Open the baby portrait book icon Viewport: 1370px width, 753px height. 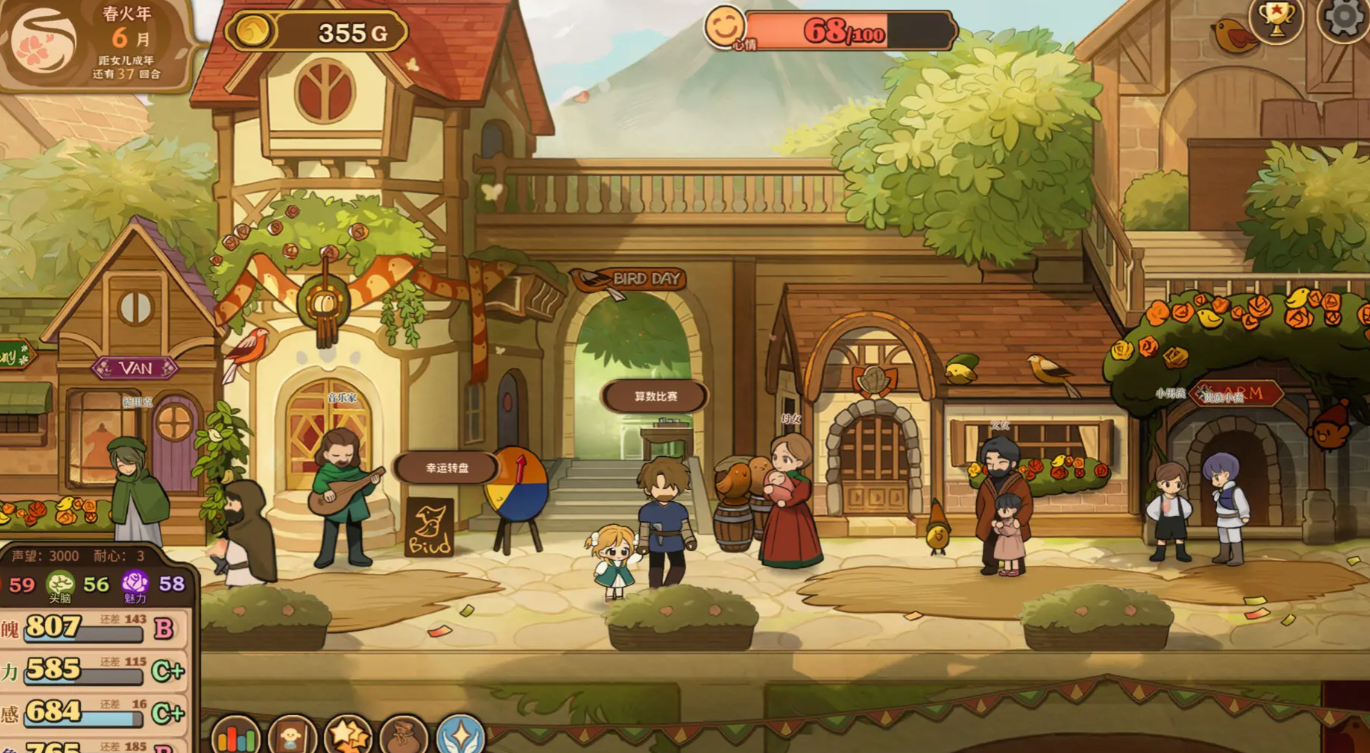point(292,736)
